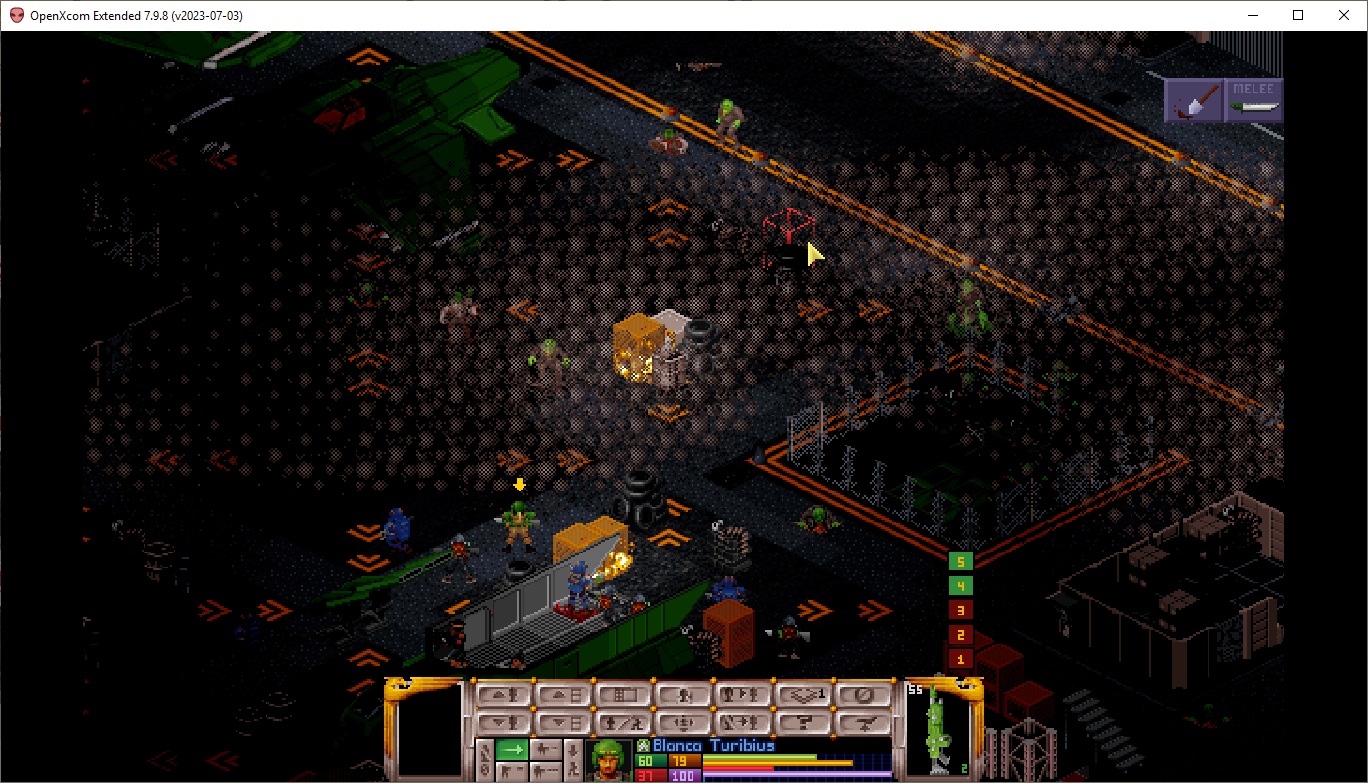Go up one map view level

[564, 694]
